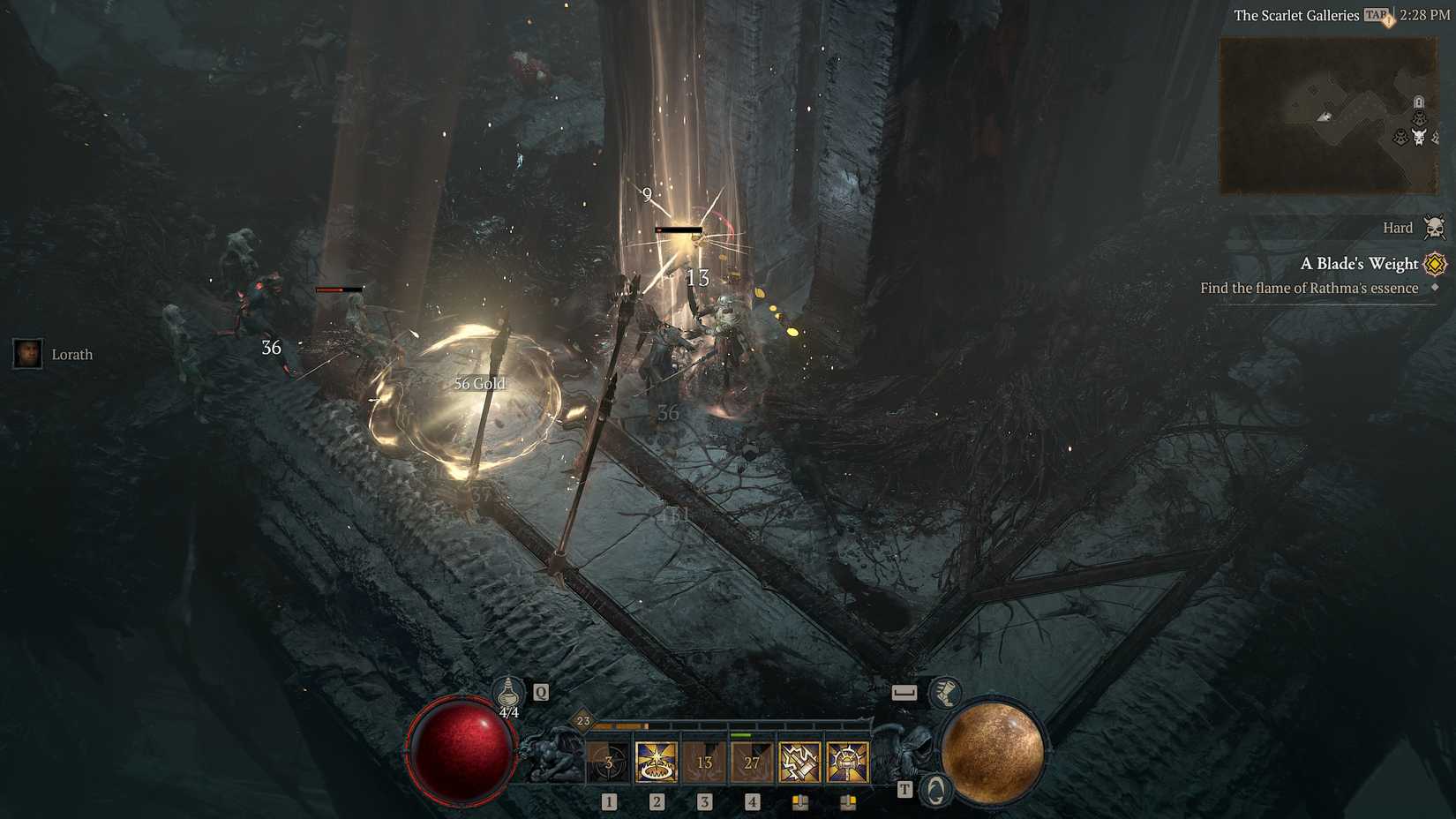Click the quest objective Find the flame of Rathma's essence
The image size is (1456, 819).
click(x=1309, y=288)
